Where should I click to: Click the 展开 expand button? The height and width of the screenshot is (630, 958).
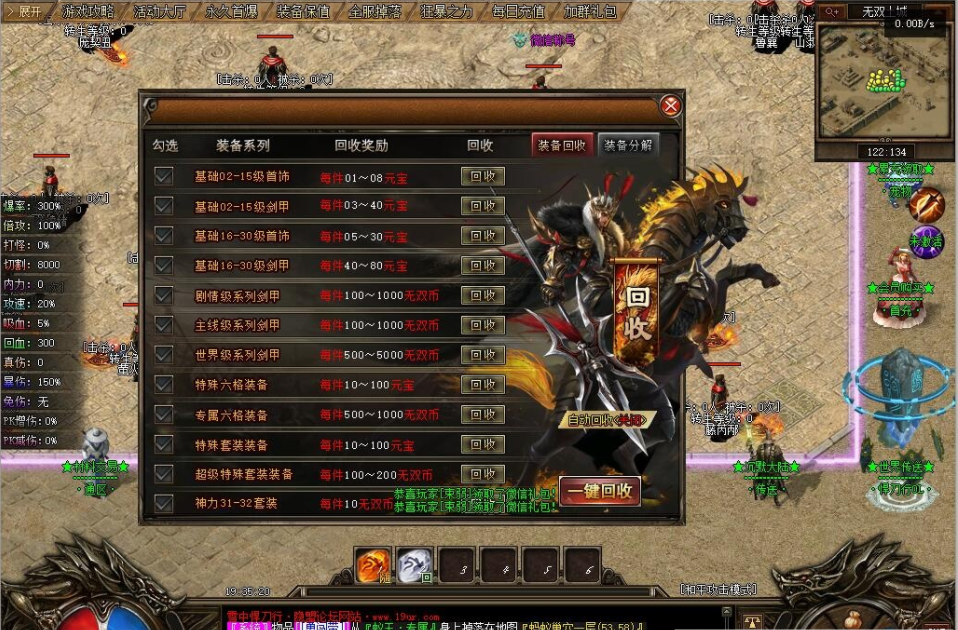[25, 12]
